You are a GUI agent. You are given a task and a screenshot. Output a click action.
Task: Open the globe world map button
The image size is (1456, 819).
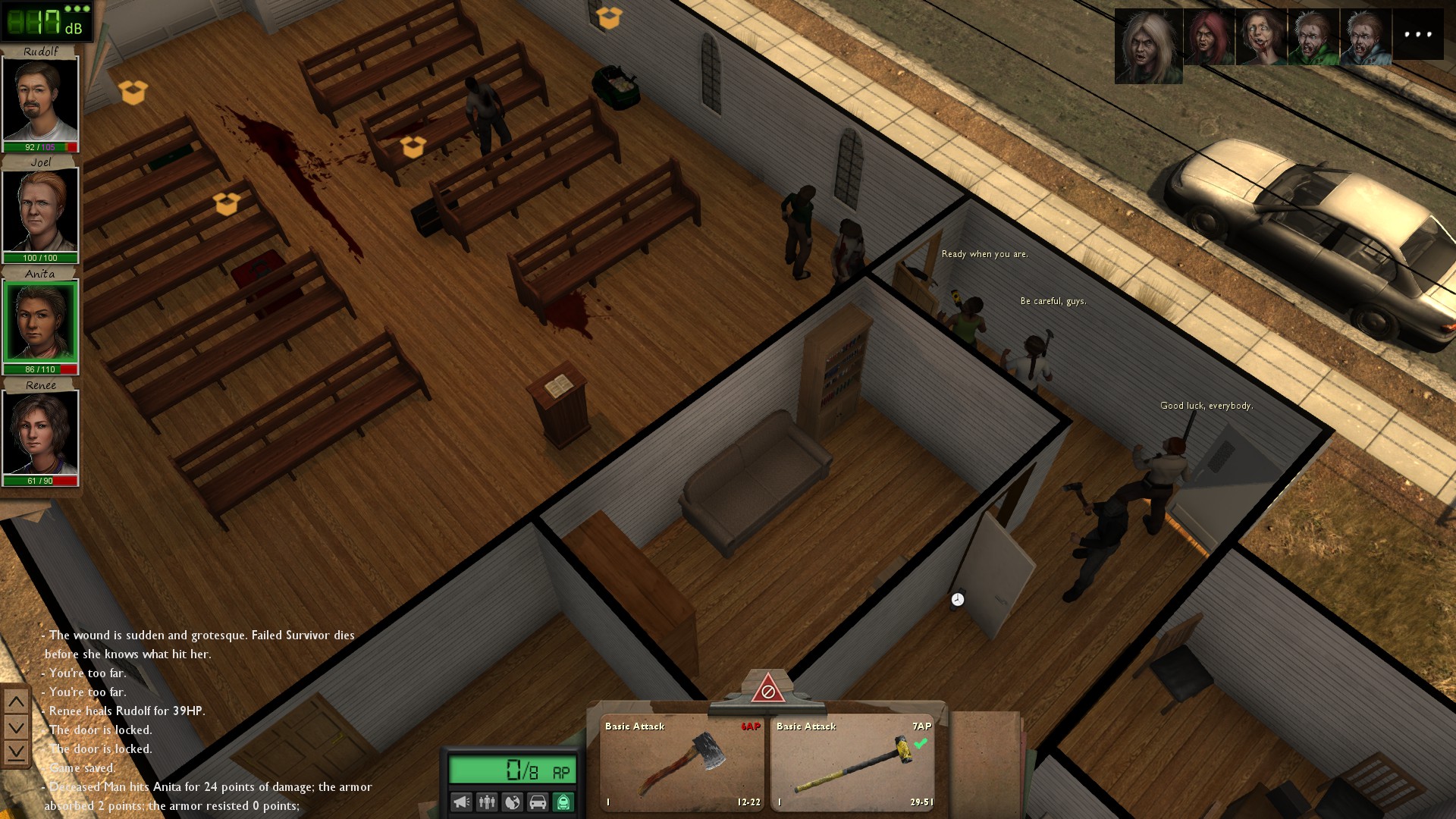[513, 802]
